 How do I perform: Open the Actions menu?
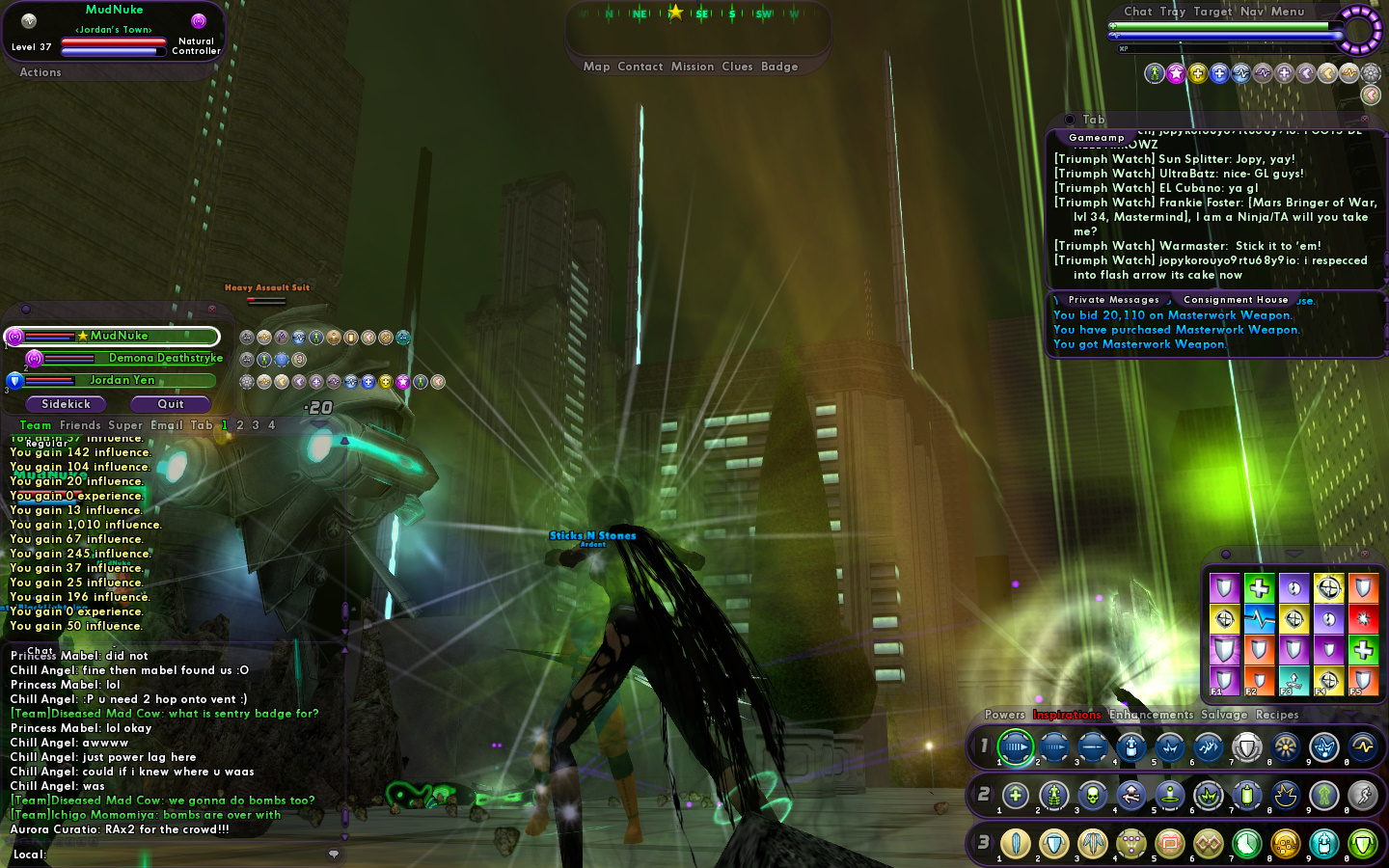[x=41, y=72]
